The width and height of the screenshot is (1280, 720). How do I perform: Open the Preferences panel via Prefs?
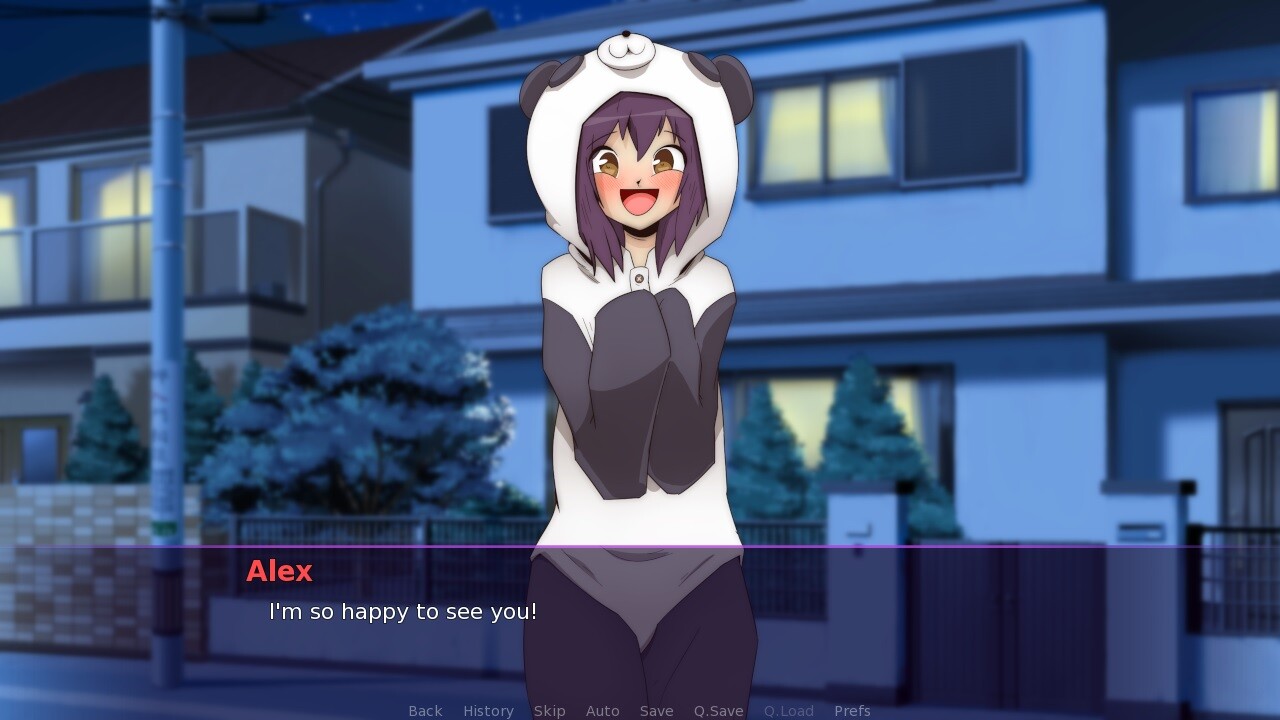click(853, 710)
